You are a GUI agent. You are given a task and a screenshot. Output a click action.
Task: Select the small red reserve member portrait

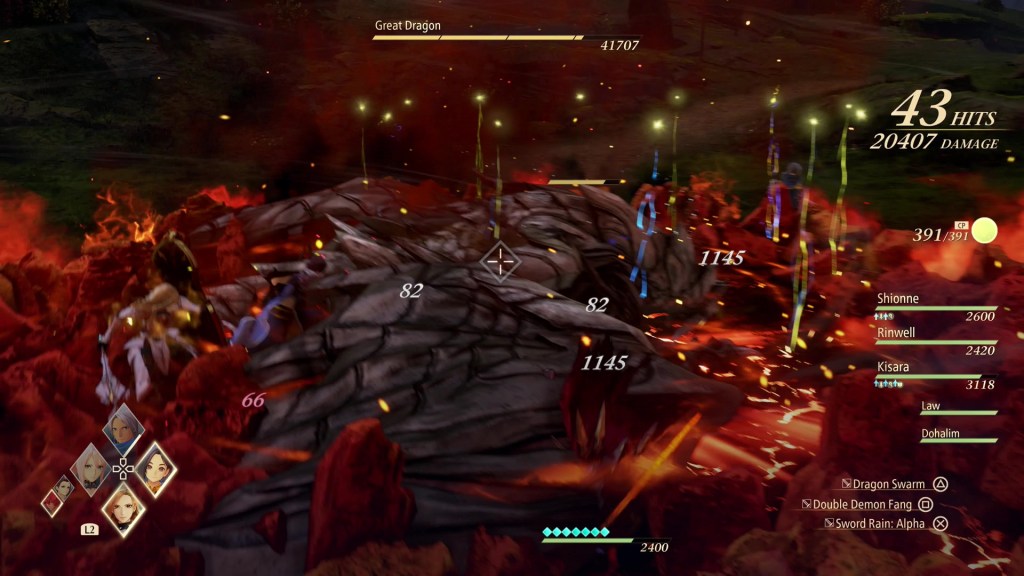[x=50, y=502]
